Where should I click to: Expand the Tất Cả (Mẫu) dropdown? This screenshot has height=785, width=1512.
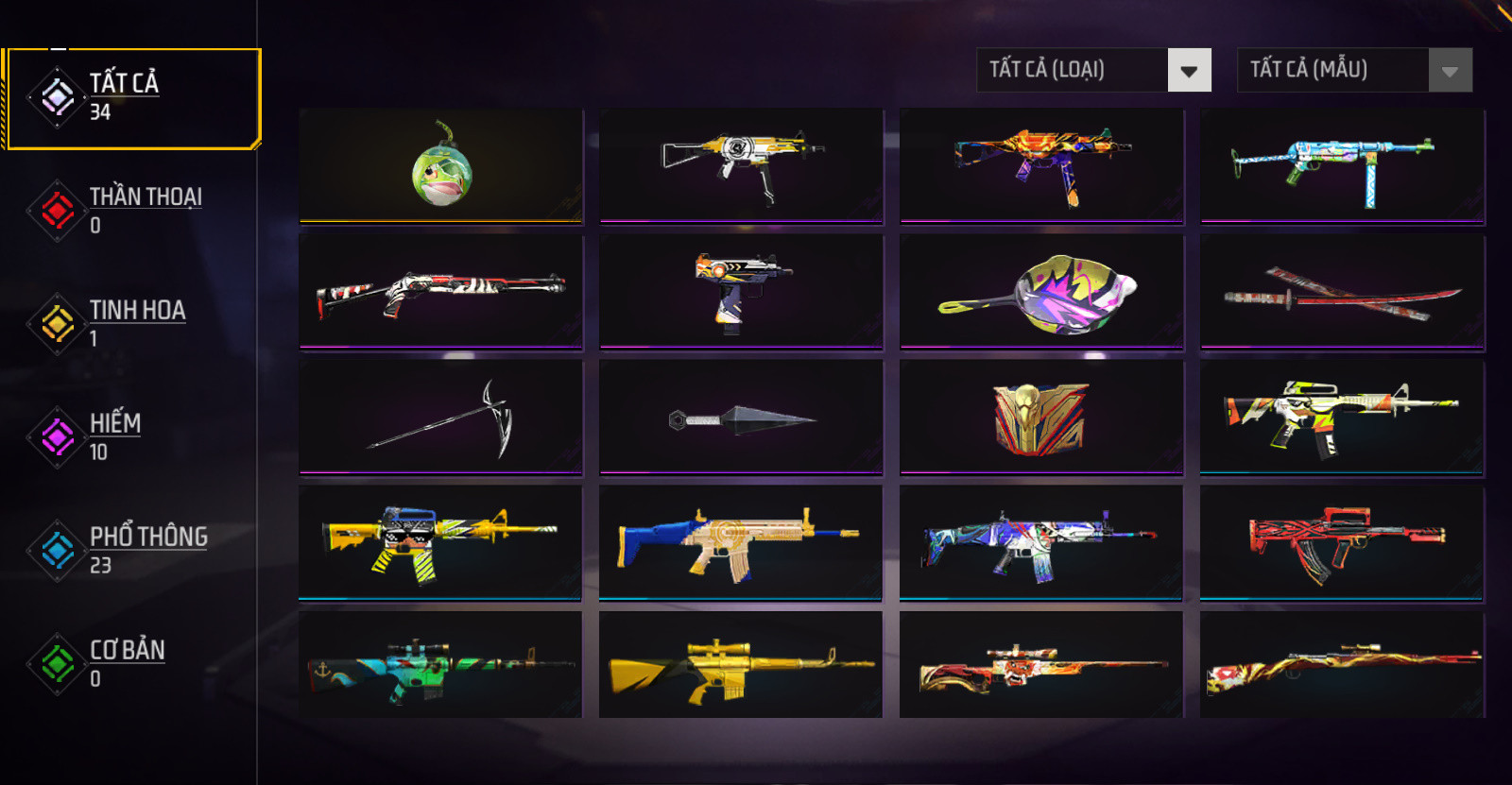tap(1354, 70)
